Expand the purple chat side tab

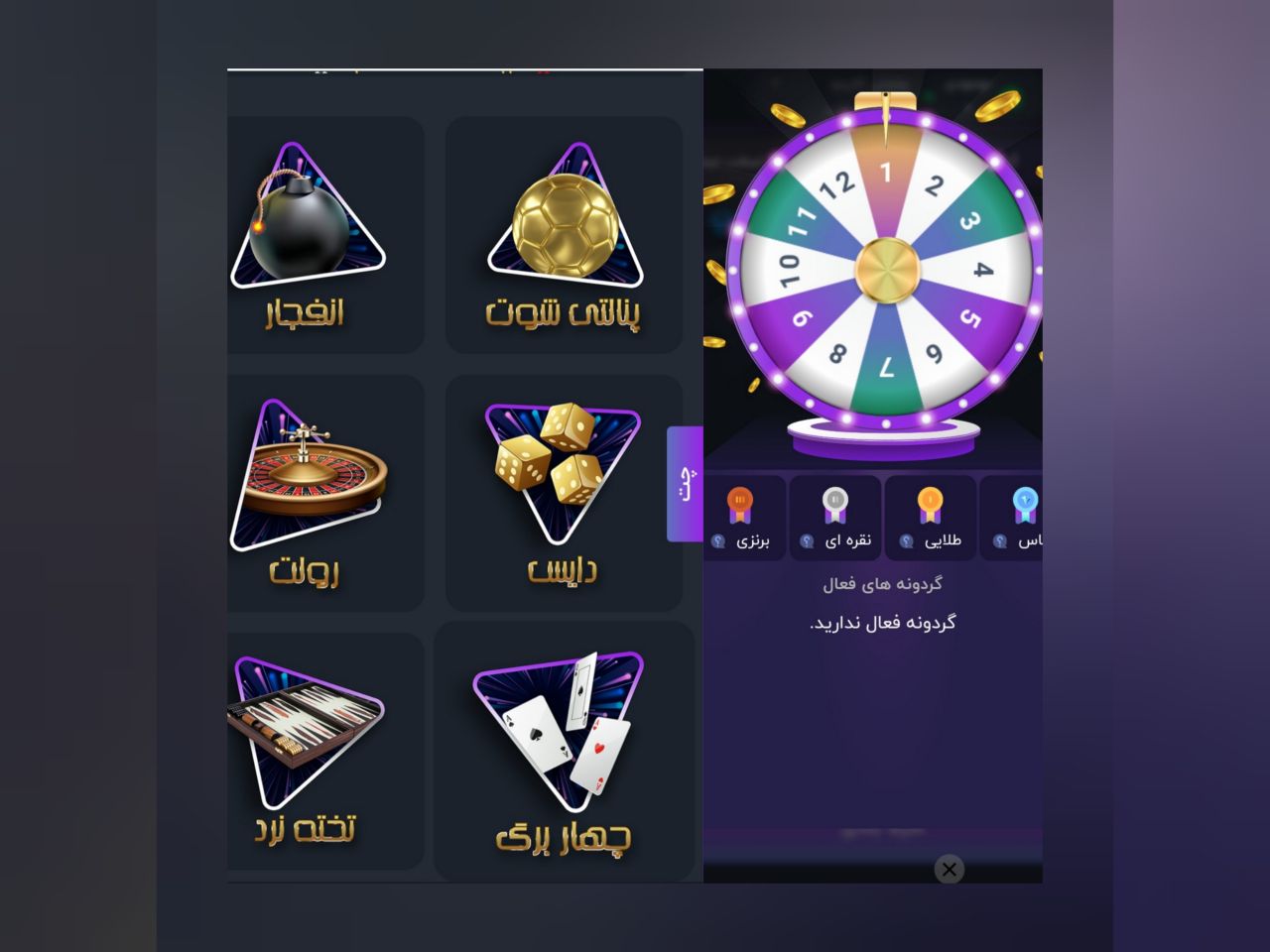click(x=684, y=483)
